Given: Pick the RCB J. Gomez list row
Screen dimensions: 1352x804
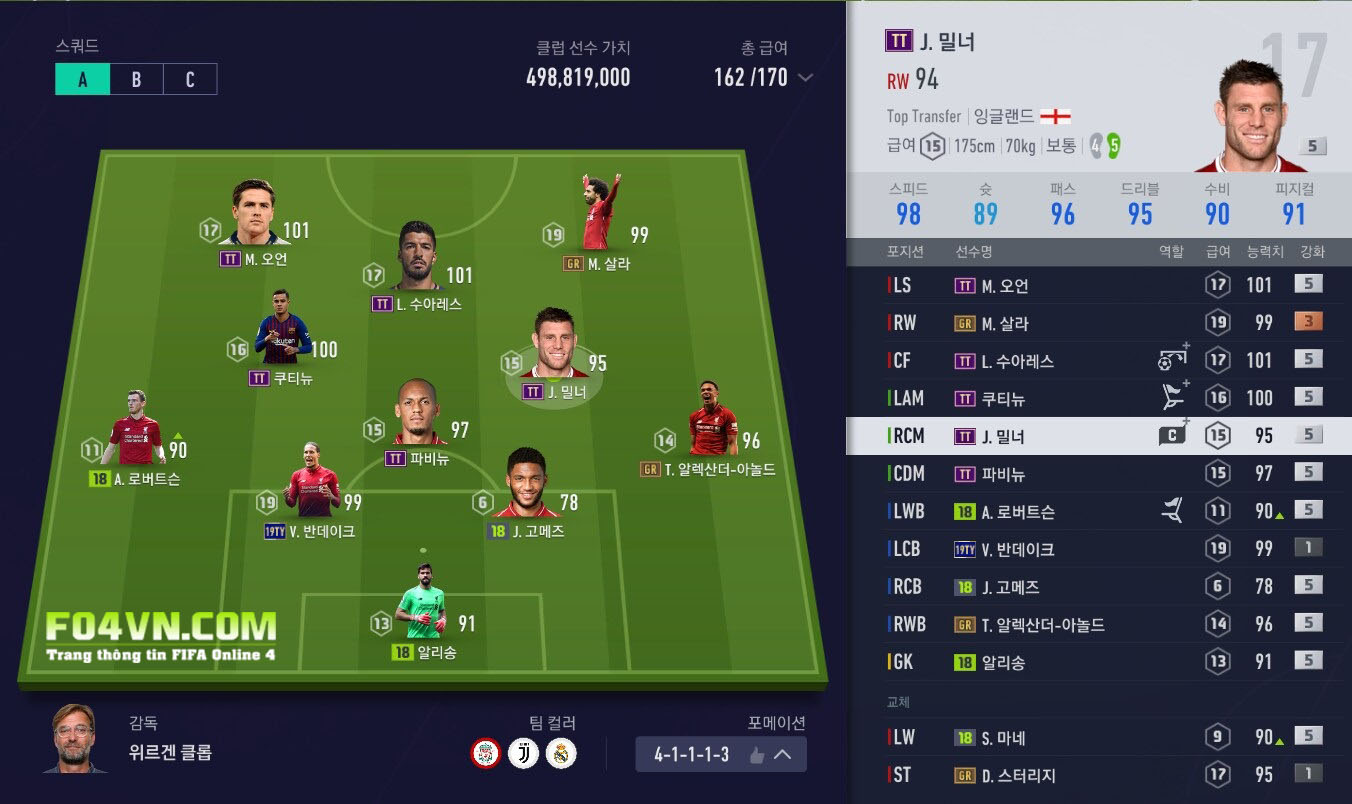Looking at the screenshot, I should click(x=1098, y=587).
